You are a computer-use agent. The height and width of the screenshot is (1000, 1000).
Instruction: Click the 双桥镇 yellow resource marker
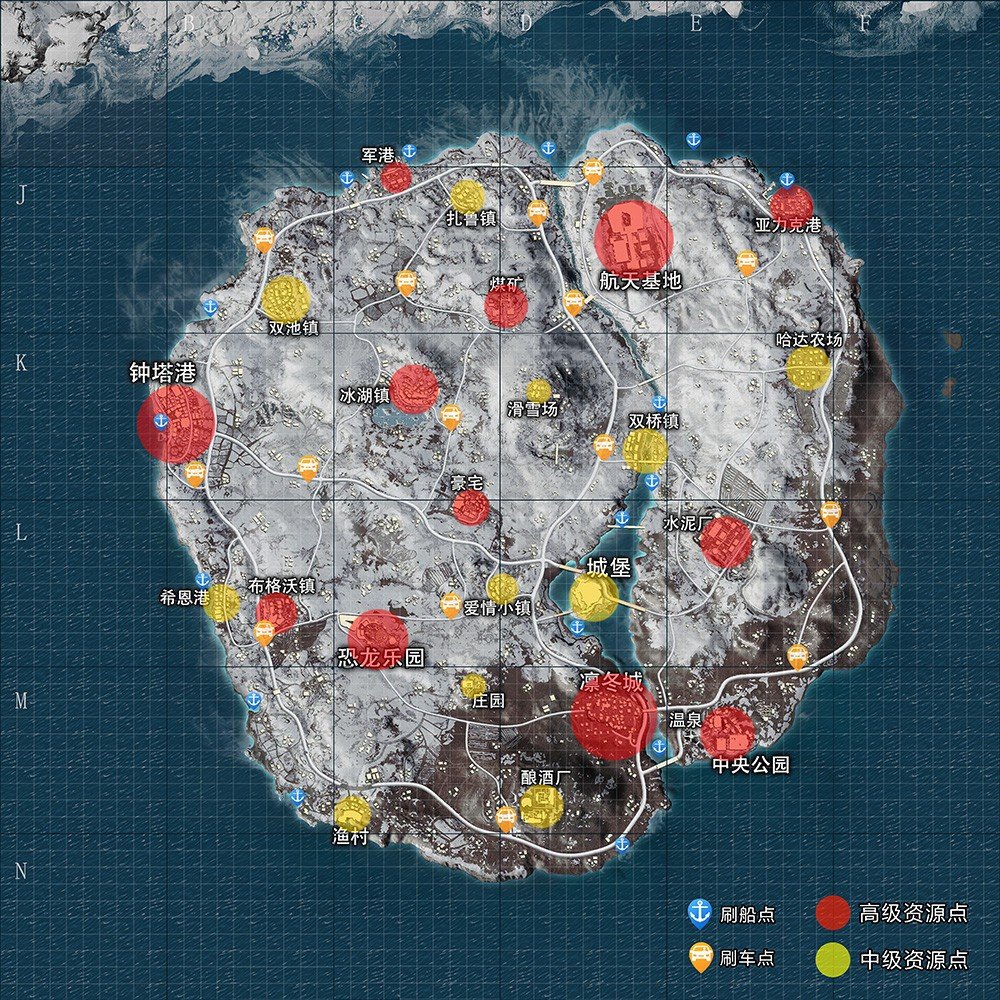tap(645, 451)
